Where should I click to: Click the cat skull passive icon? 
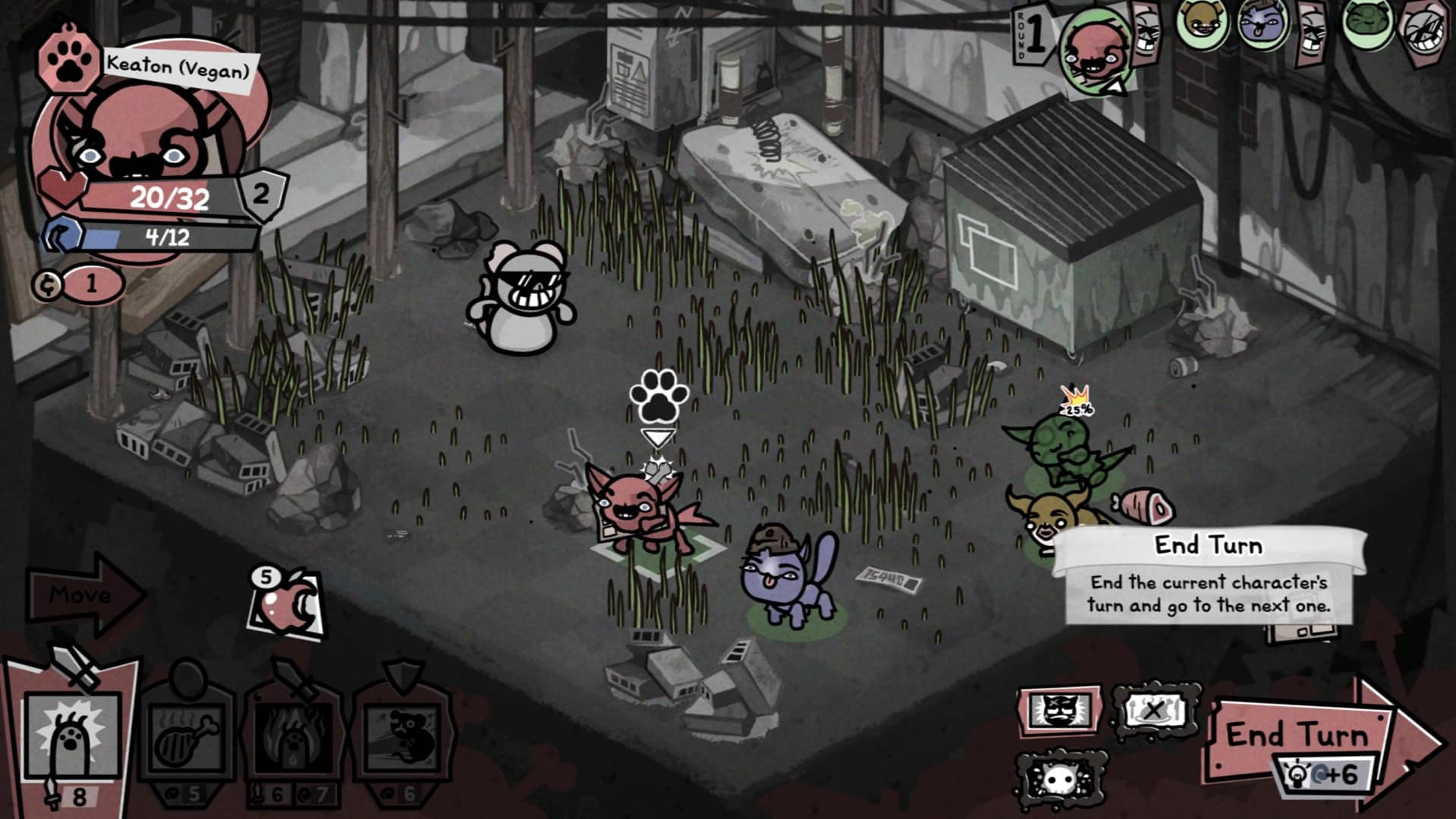pos(1059,779)
